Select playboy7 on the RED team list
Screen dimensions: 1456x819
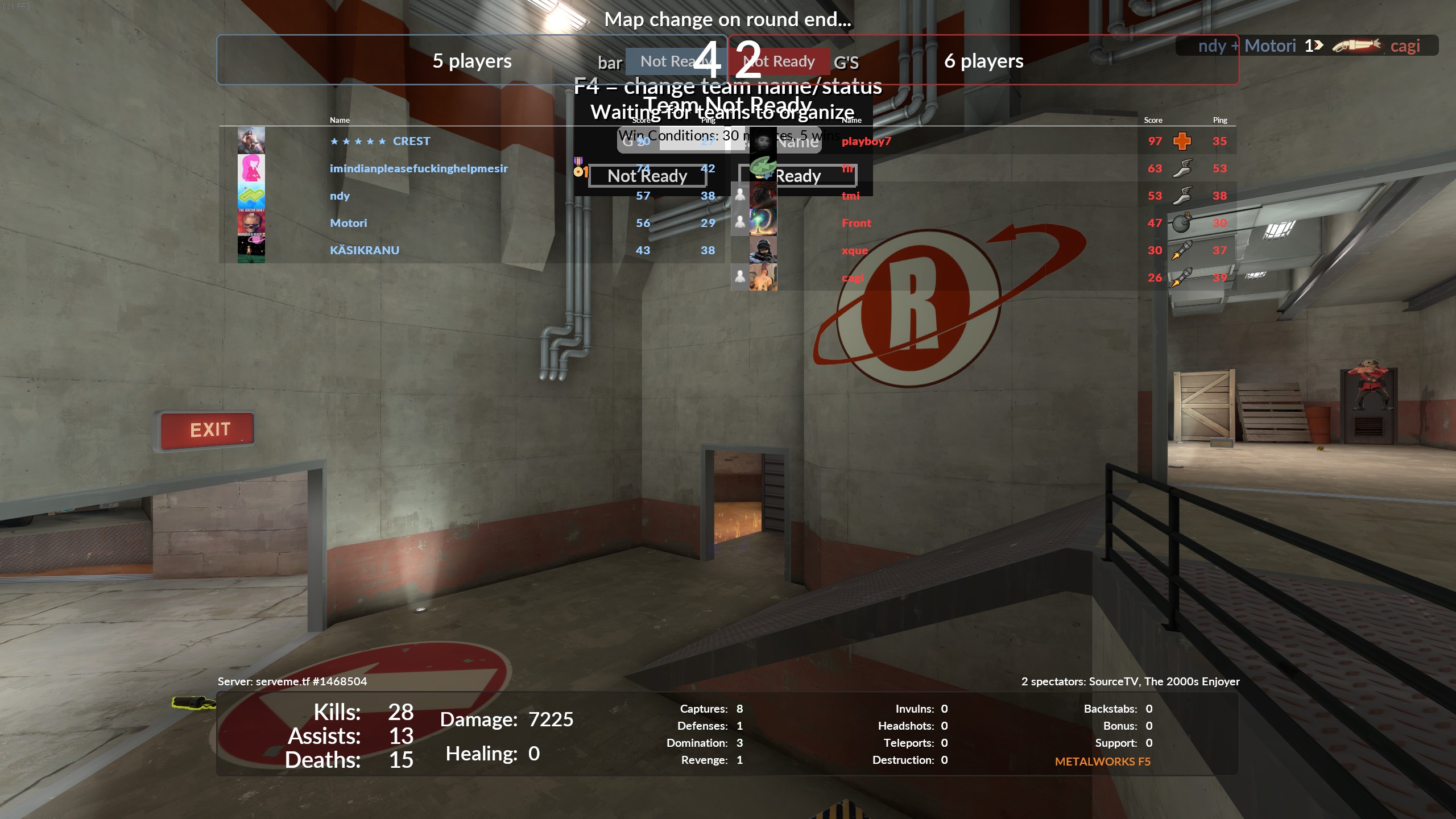click(x=866, y=141)
